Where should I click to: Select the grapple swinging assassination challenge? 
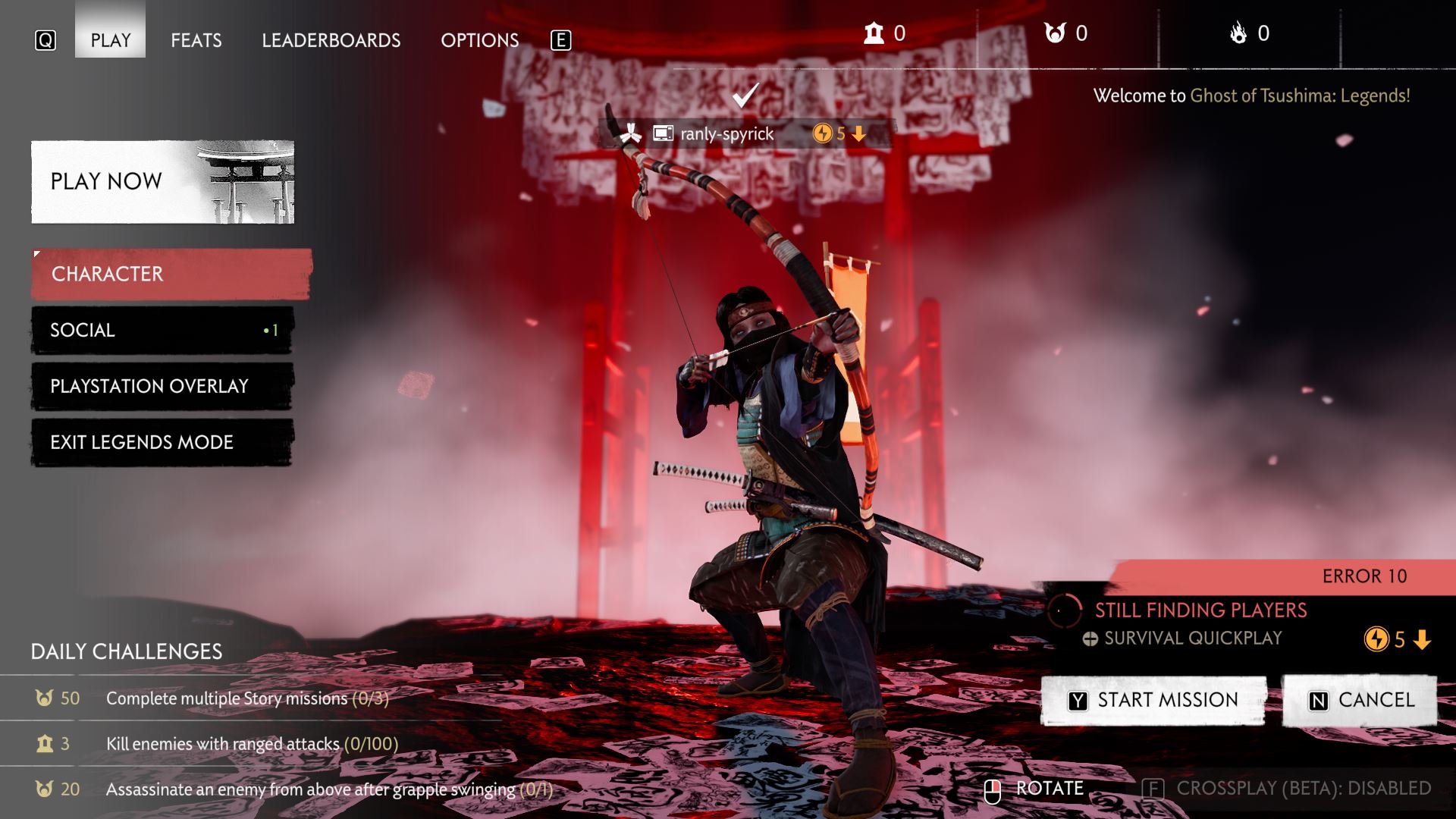[328, 789]
